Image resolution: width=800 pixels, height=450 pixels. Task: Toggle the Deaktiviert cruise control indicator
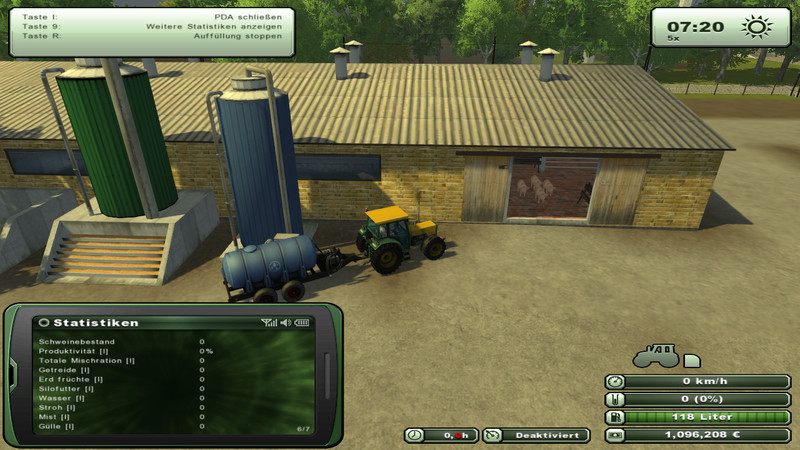tap(536, 435)
